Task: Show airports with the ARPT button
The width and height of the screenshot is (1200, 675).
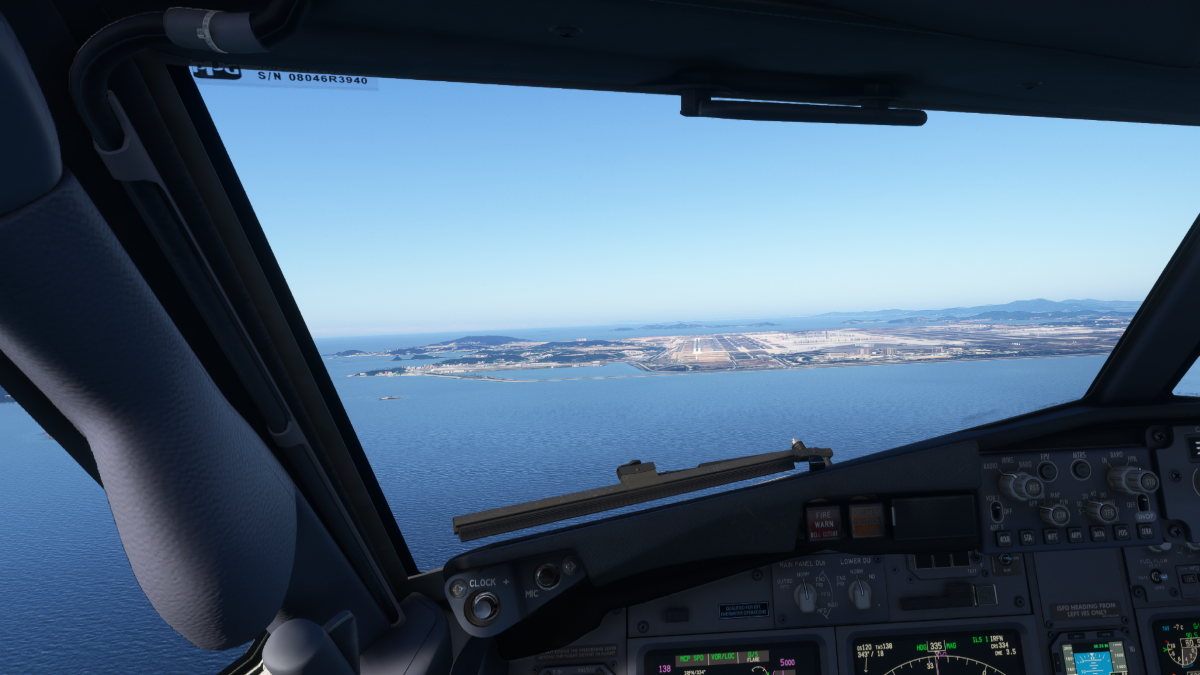Action: pos(1076,534)
